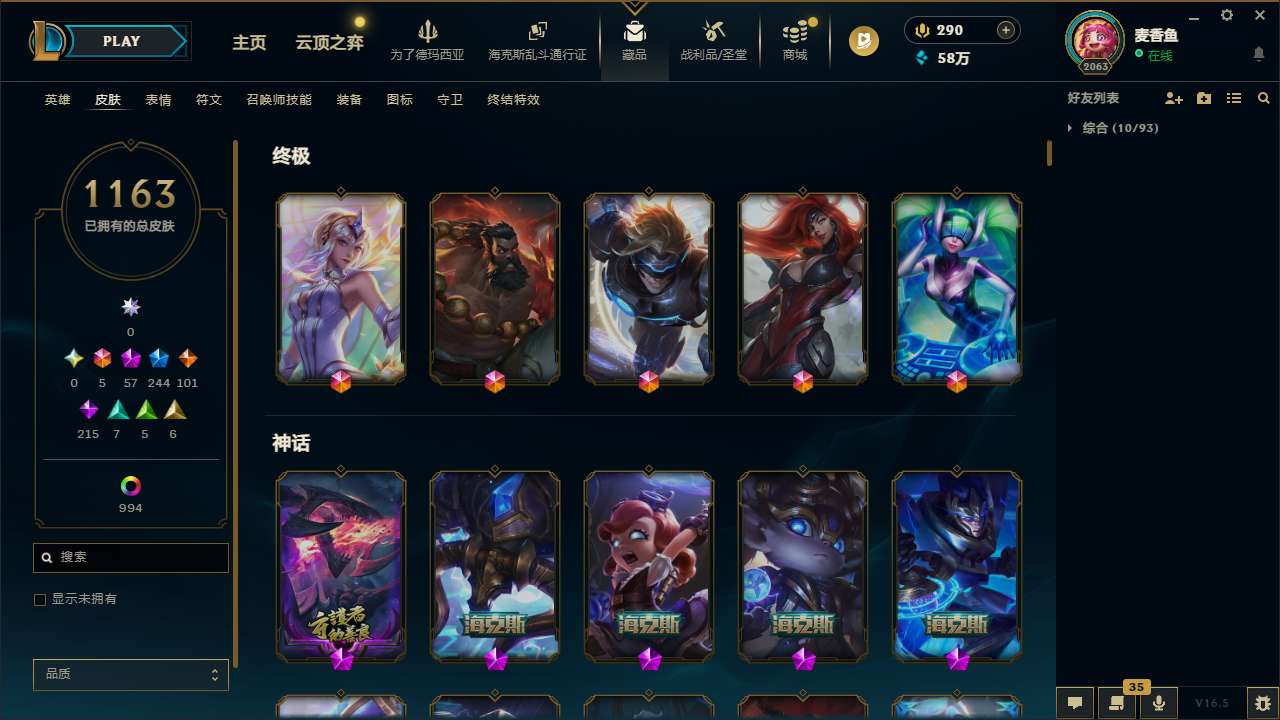The width and height of the screenshot is (1280, 720).
Task: Toggle the microphone icon at bottom right
Action: click(1158, 703)
